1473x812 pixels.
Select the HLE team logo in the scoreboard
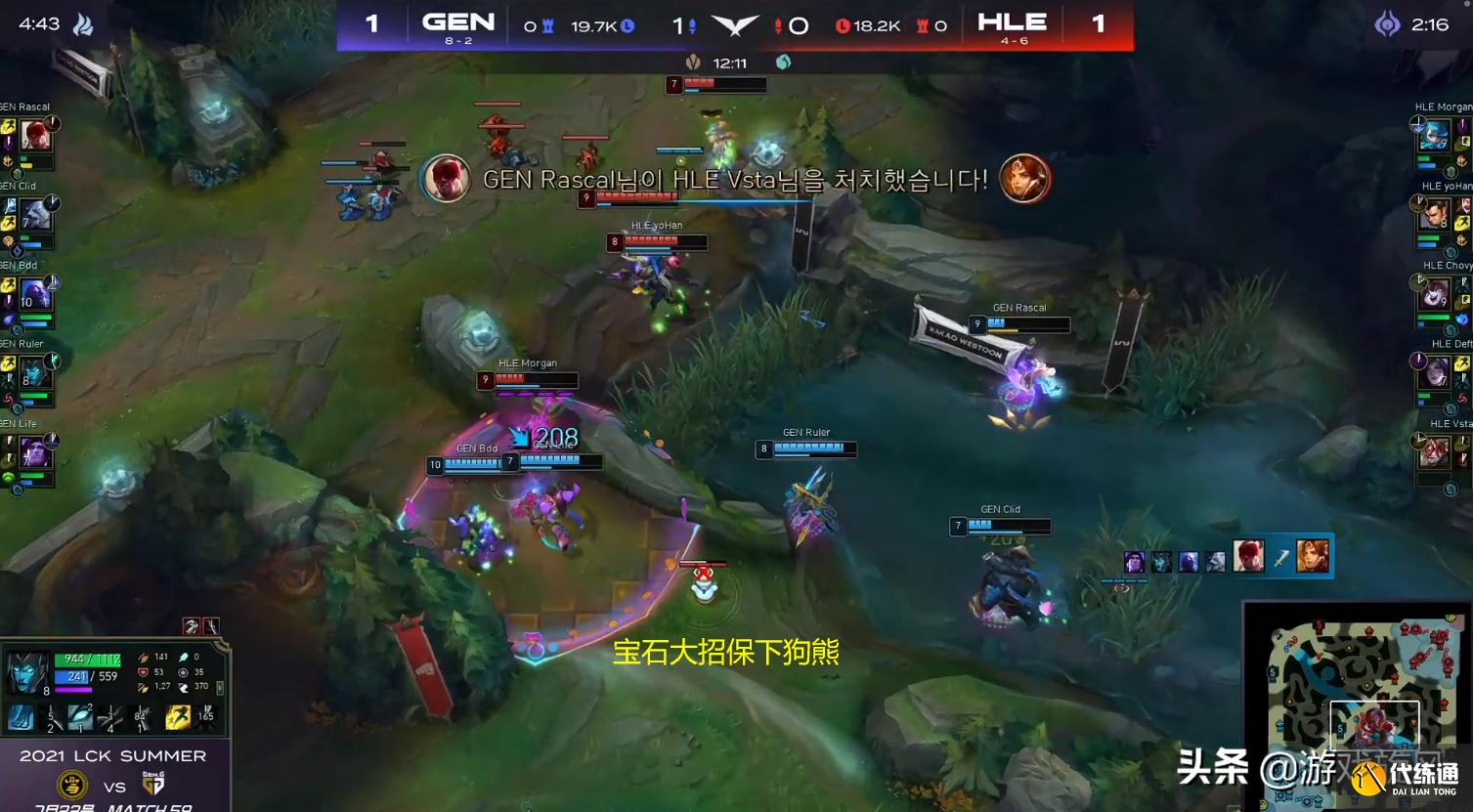(x=1013, y=22)
